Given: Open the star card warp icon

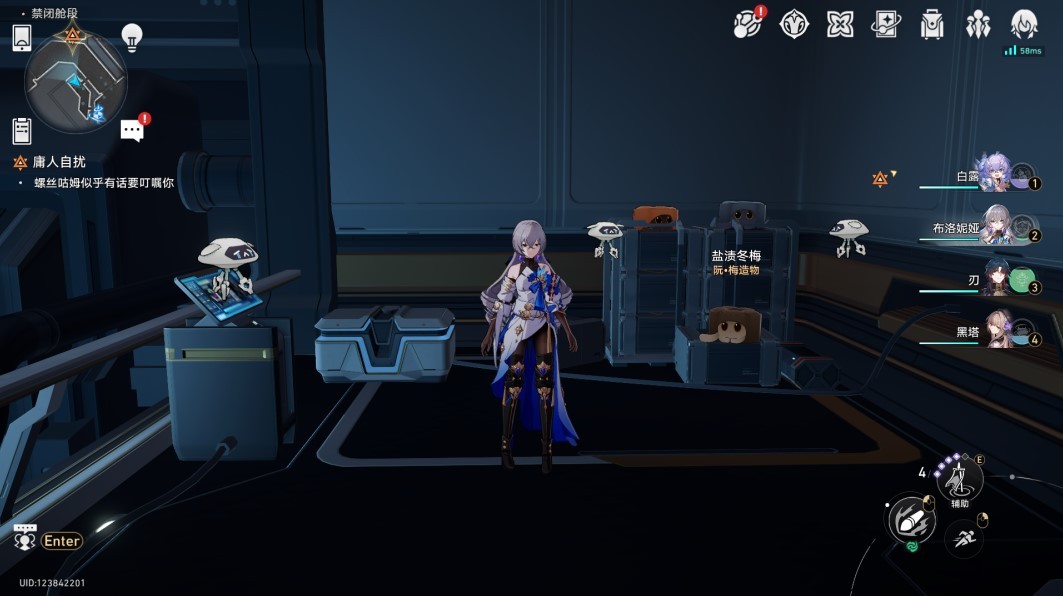Looking at the screenshot, I should click(x=886, y=24).
